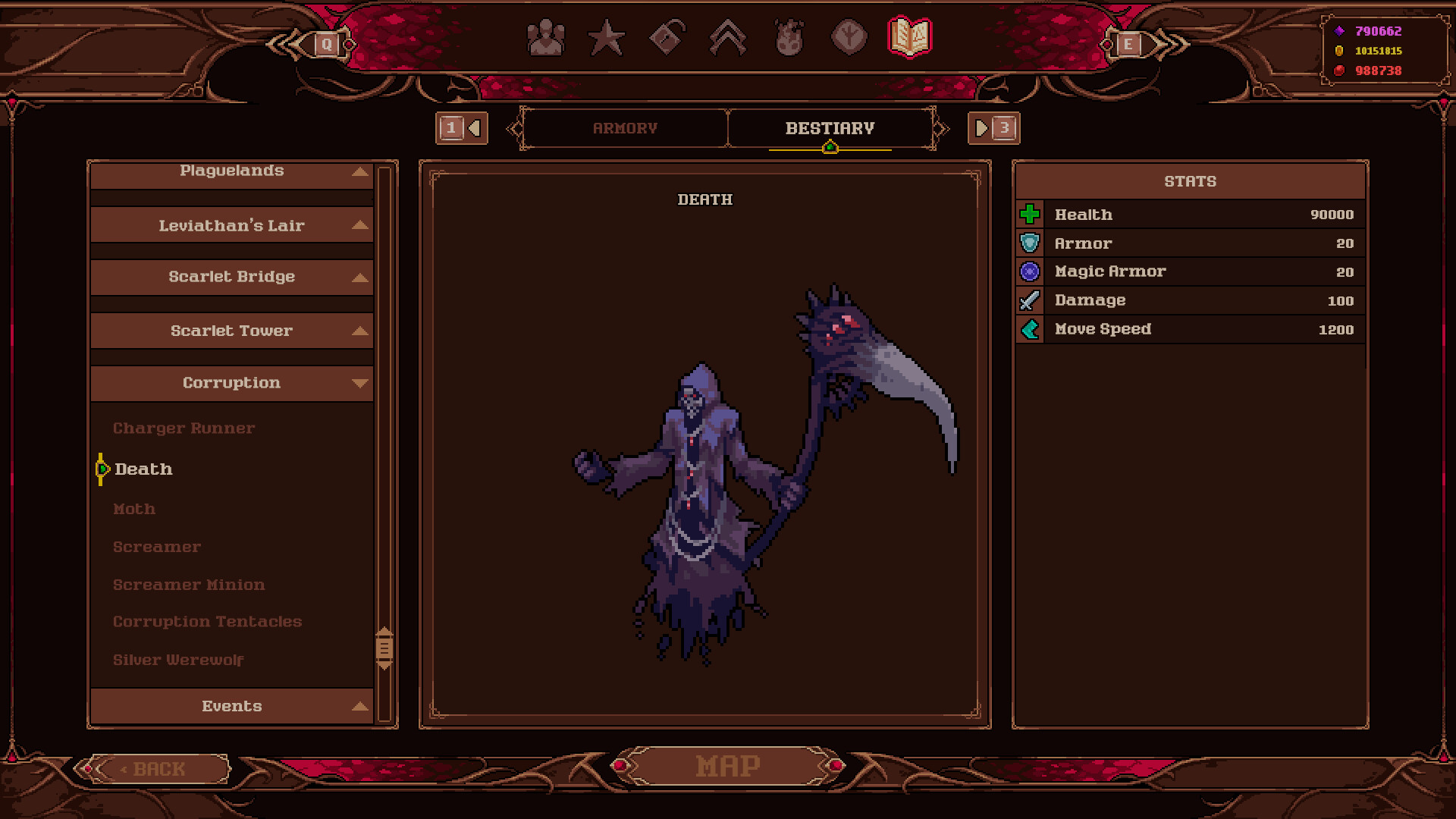
Task: Open the units roster icon in top navigation
Action: point(548,39)
